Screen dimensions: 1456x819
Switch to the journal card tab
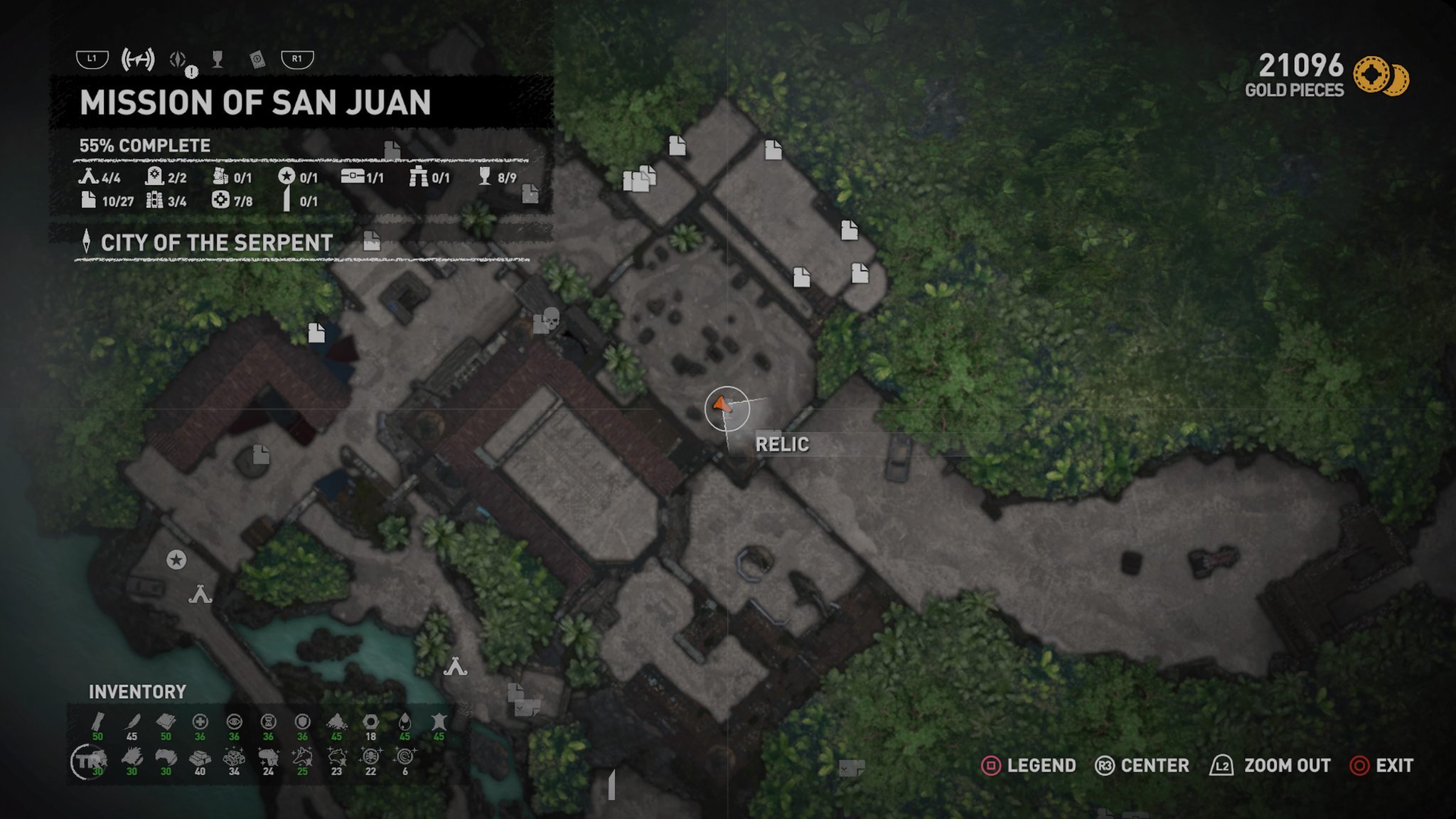[x=257, y=60]
